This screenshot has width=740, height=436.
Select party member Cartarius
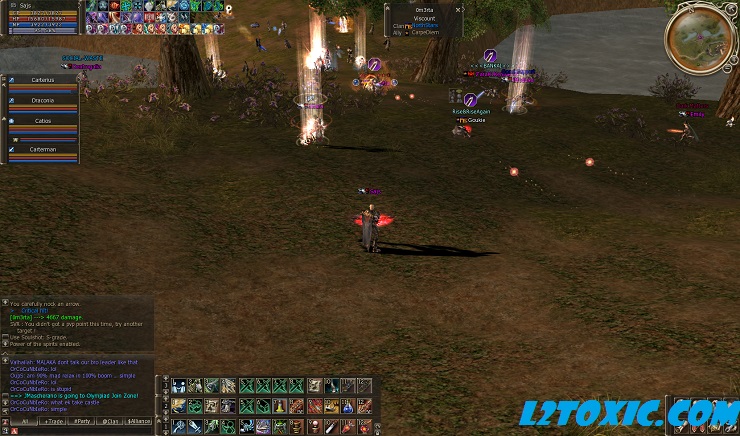pos(43,80)
